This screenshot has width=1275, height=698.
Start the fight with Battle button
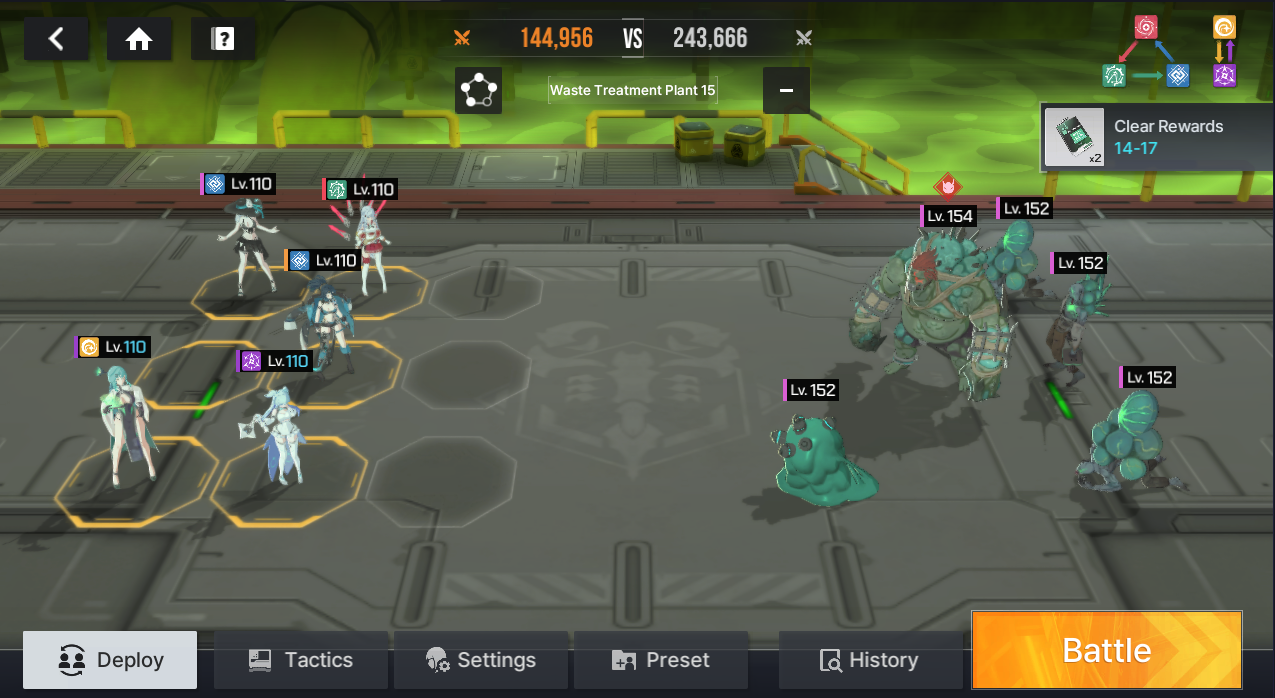pyautogui.click(x=1106, y=651)
